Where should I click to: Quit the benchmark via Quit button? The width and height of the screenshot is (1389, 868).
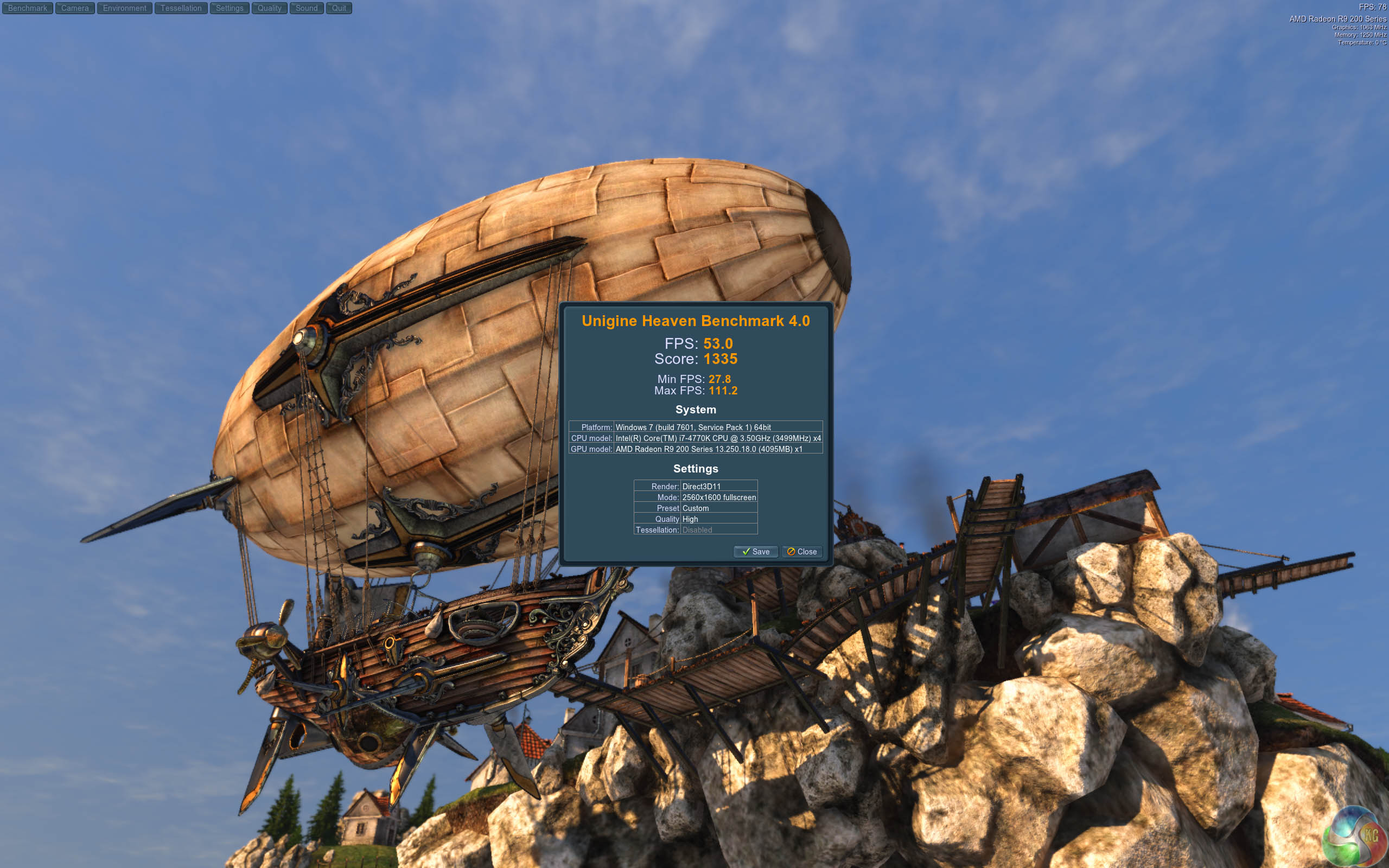(x=339, y=8)
